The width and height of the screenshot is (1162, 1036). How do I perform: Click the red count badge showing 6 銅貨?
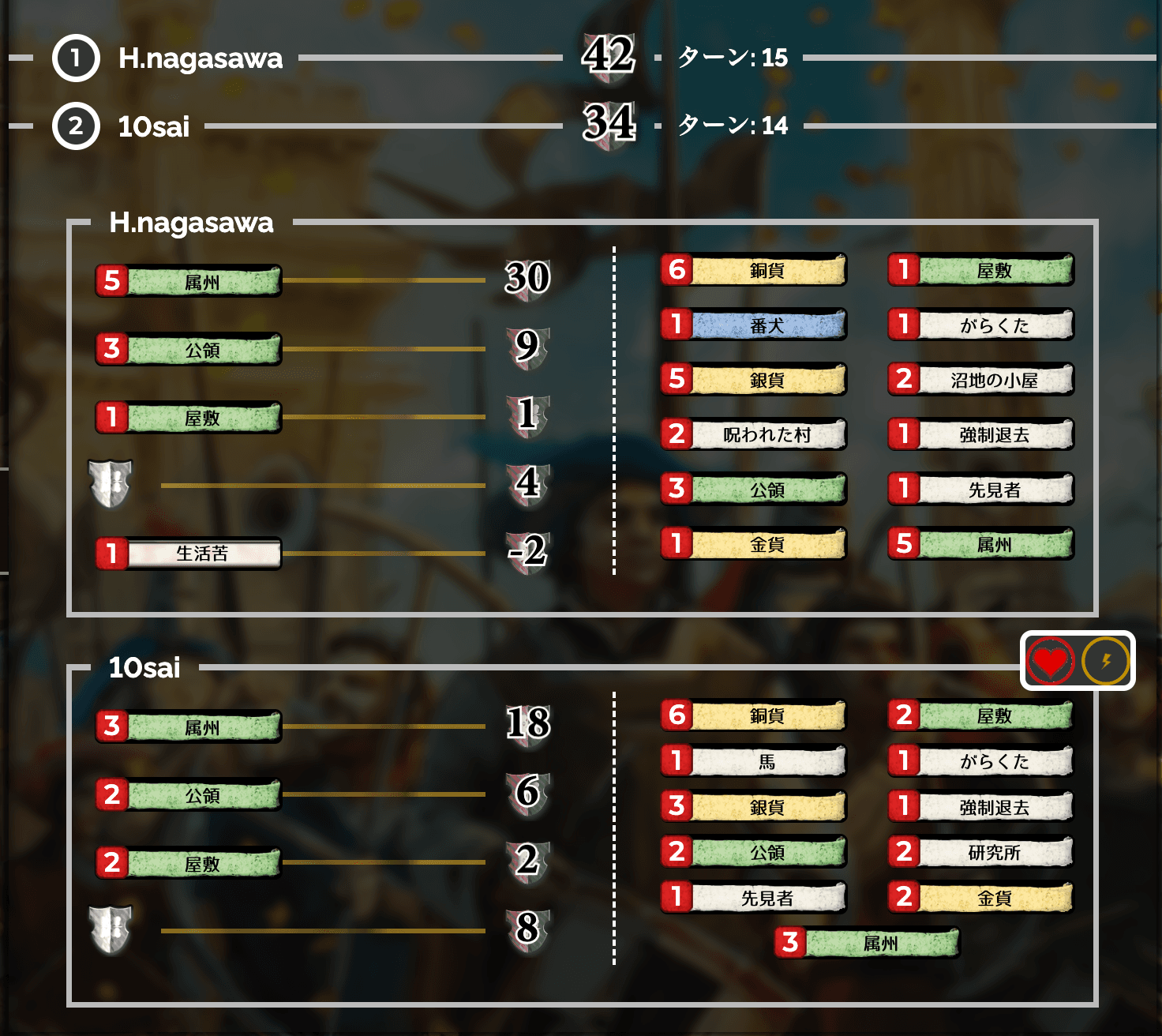click(x=676, y=270)
